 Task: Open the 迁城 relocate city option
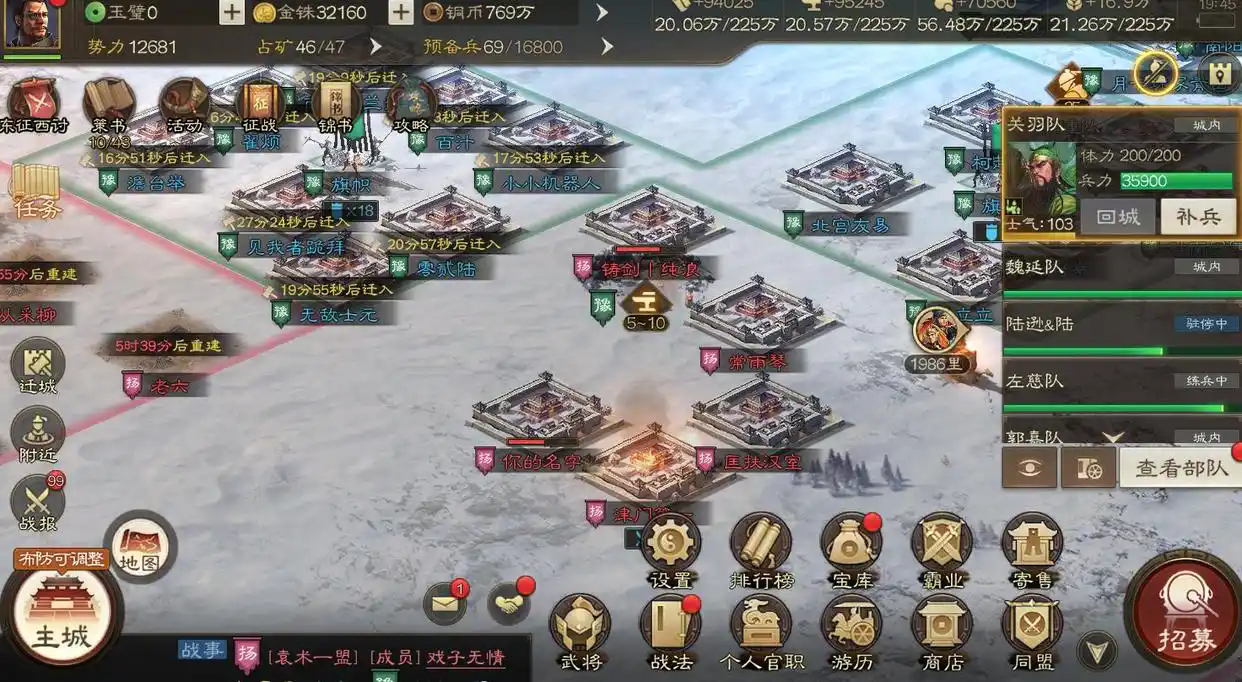[x=38, y=366]
